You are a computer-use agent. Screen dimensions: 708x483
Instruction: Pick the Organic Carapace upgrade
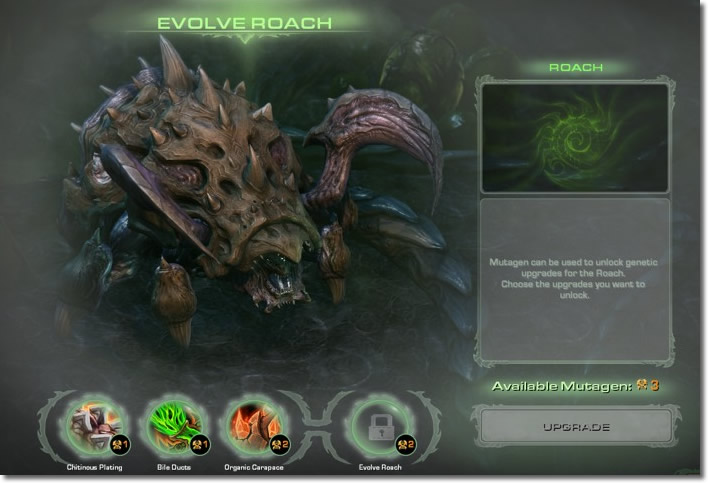click(x=250, y=425)
